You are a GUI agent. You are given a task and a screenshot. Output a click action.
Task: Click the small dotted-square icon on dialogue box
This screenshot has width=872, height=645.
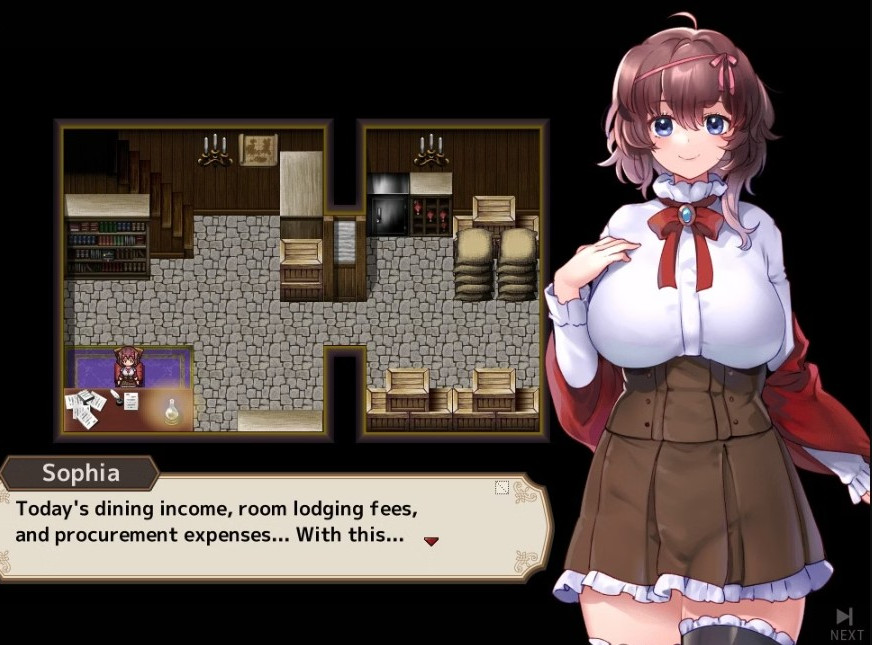coord(502,488)
